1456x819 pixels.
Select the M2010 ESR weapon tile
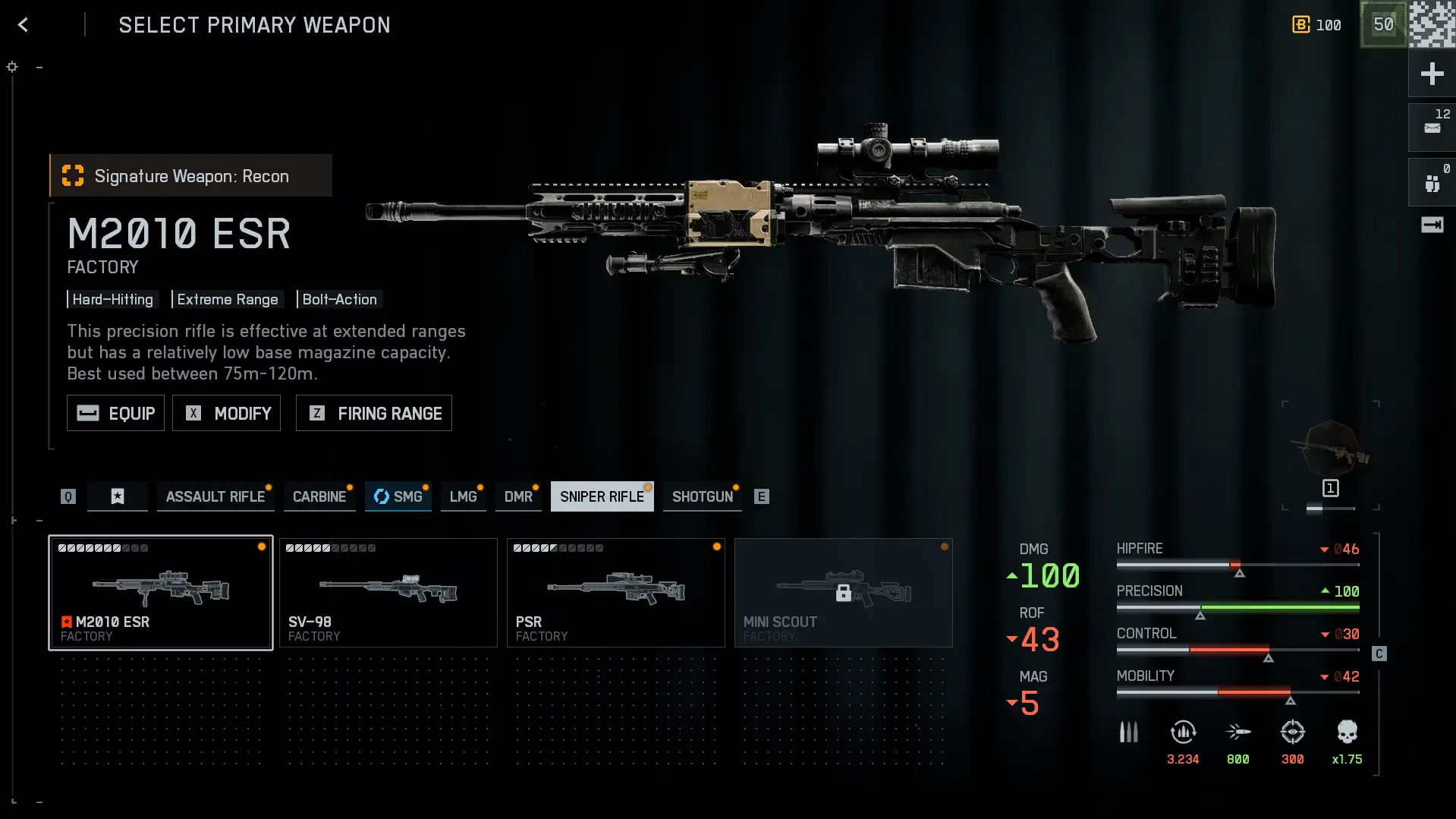coord(161,592)
